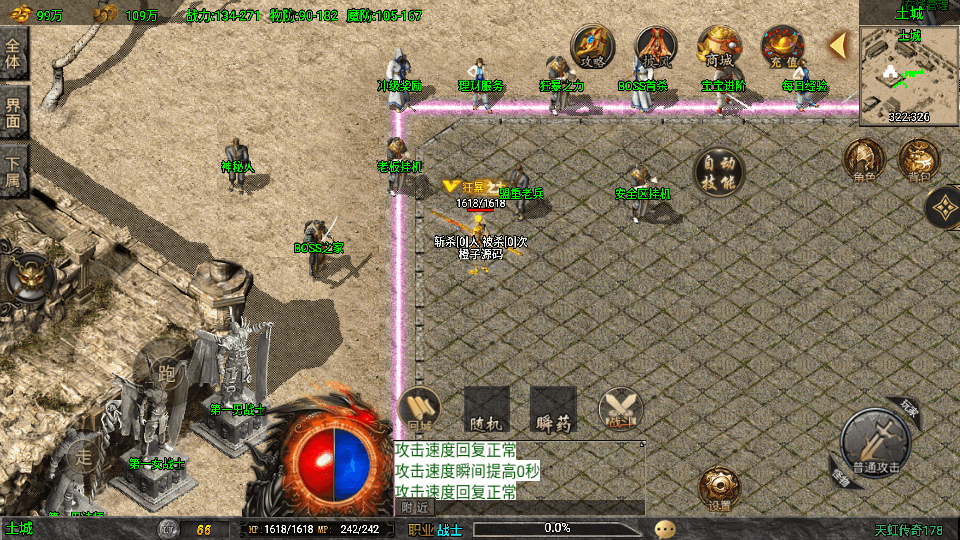The height and width of the screenshot is (540, 960).
Task: Open the 商城 shop
Action: [719, 46]
